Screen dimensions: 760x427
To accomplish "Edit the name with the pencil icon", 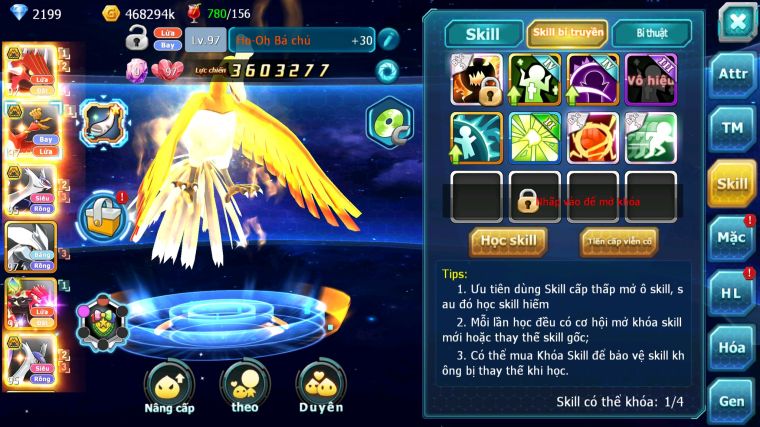I will click(x=388, y=39).
